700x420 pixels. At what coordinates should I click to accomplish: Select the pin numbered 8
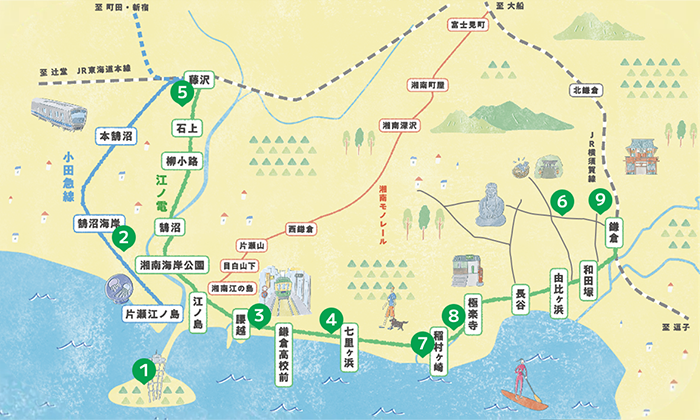[x=454, y=316]
